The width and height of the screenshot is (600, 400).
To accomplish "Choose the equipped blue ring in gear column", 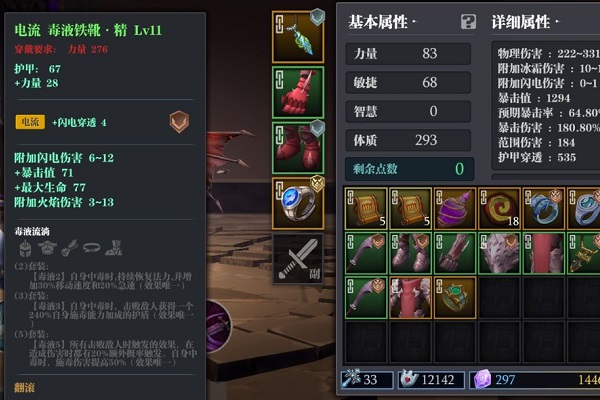I will pyautogui.click(x=298, y=202).
